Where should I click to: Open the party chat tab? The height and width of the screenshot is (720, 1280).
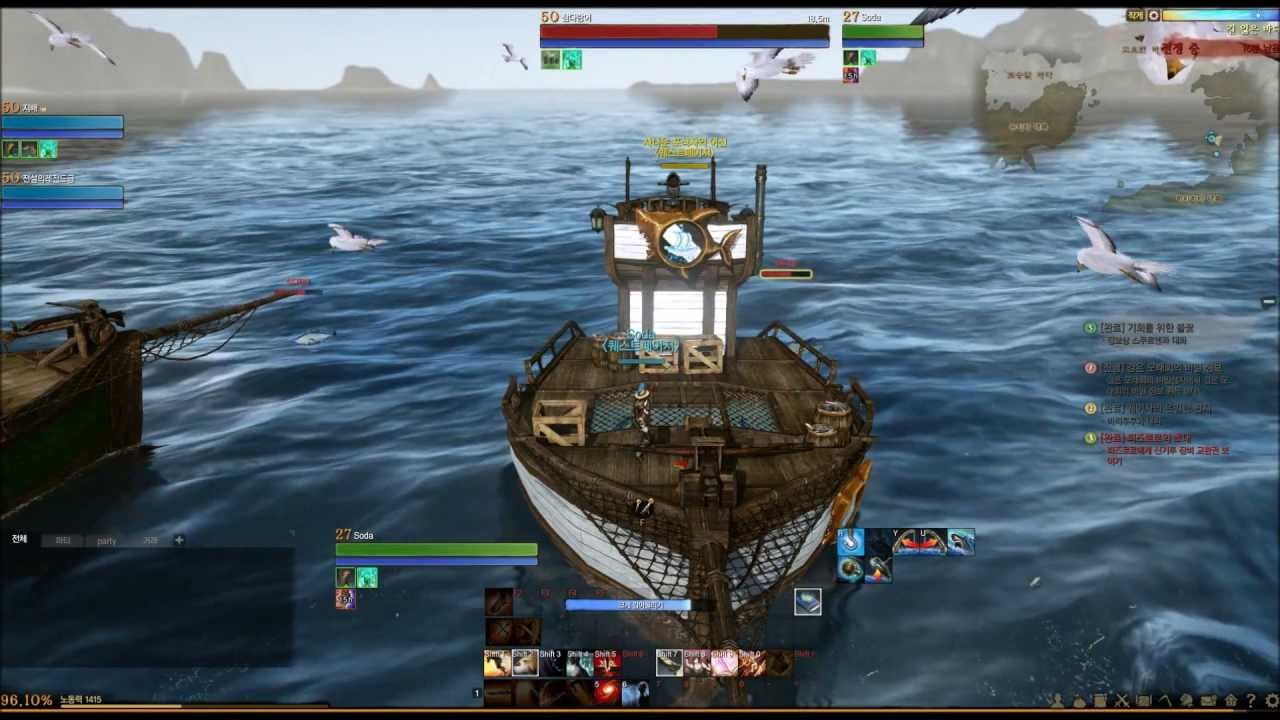(107, 541)
